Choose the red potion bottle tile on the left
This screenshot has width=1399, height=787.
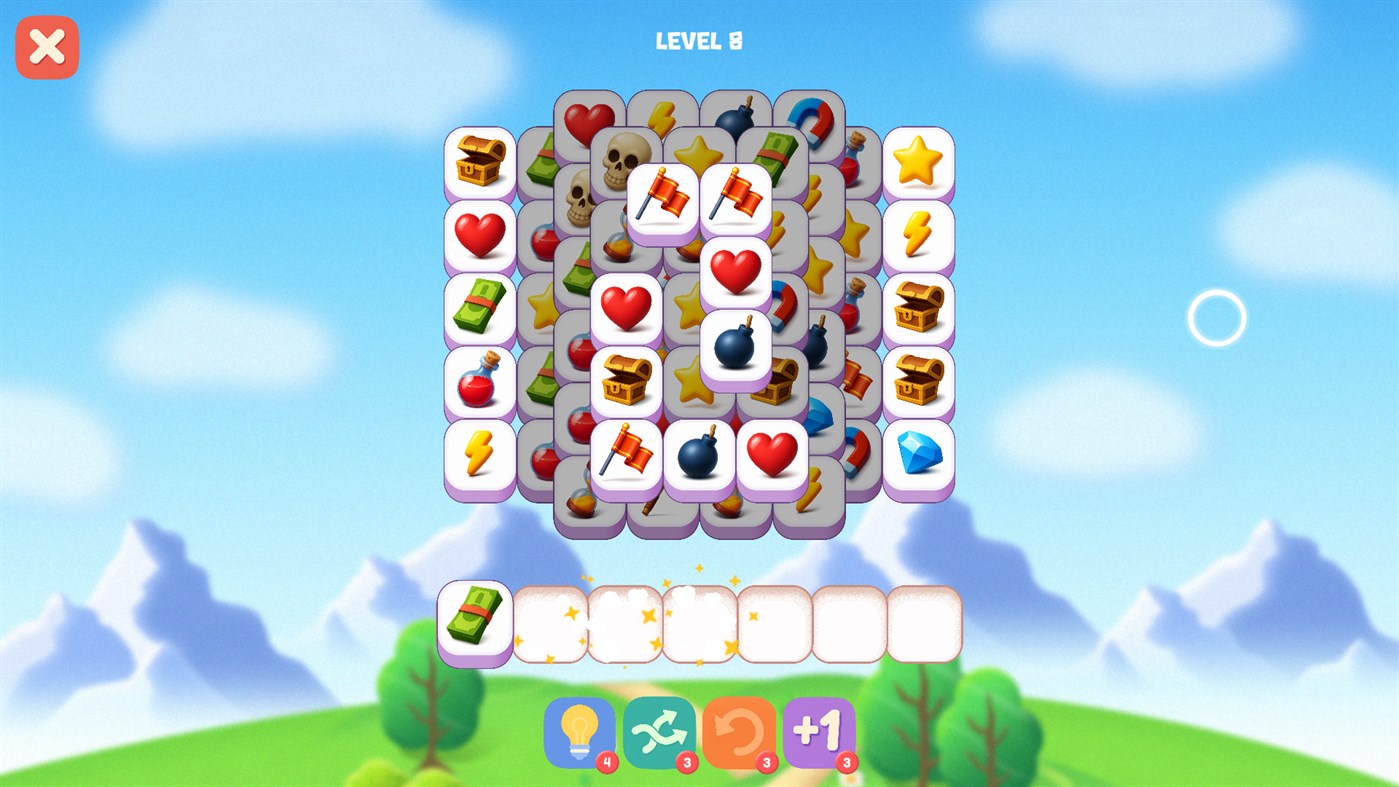click(479, 382)
